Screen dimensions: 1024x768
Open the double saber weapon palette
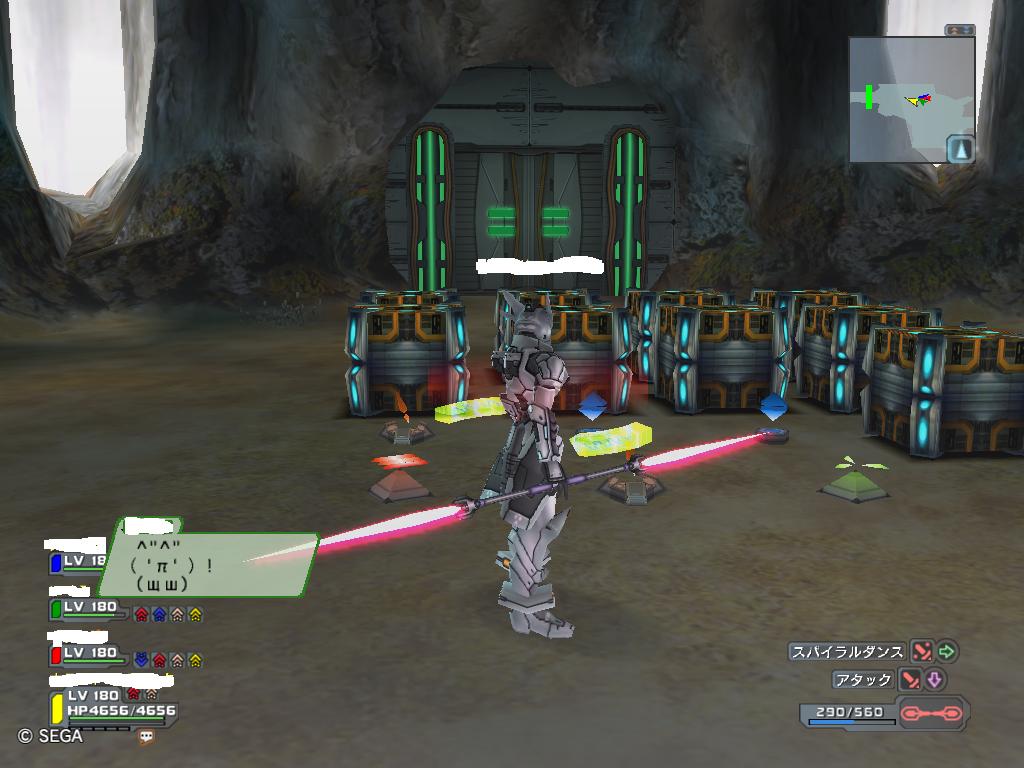(x=932, y=714)
